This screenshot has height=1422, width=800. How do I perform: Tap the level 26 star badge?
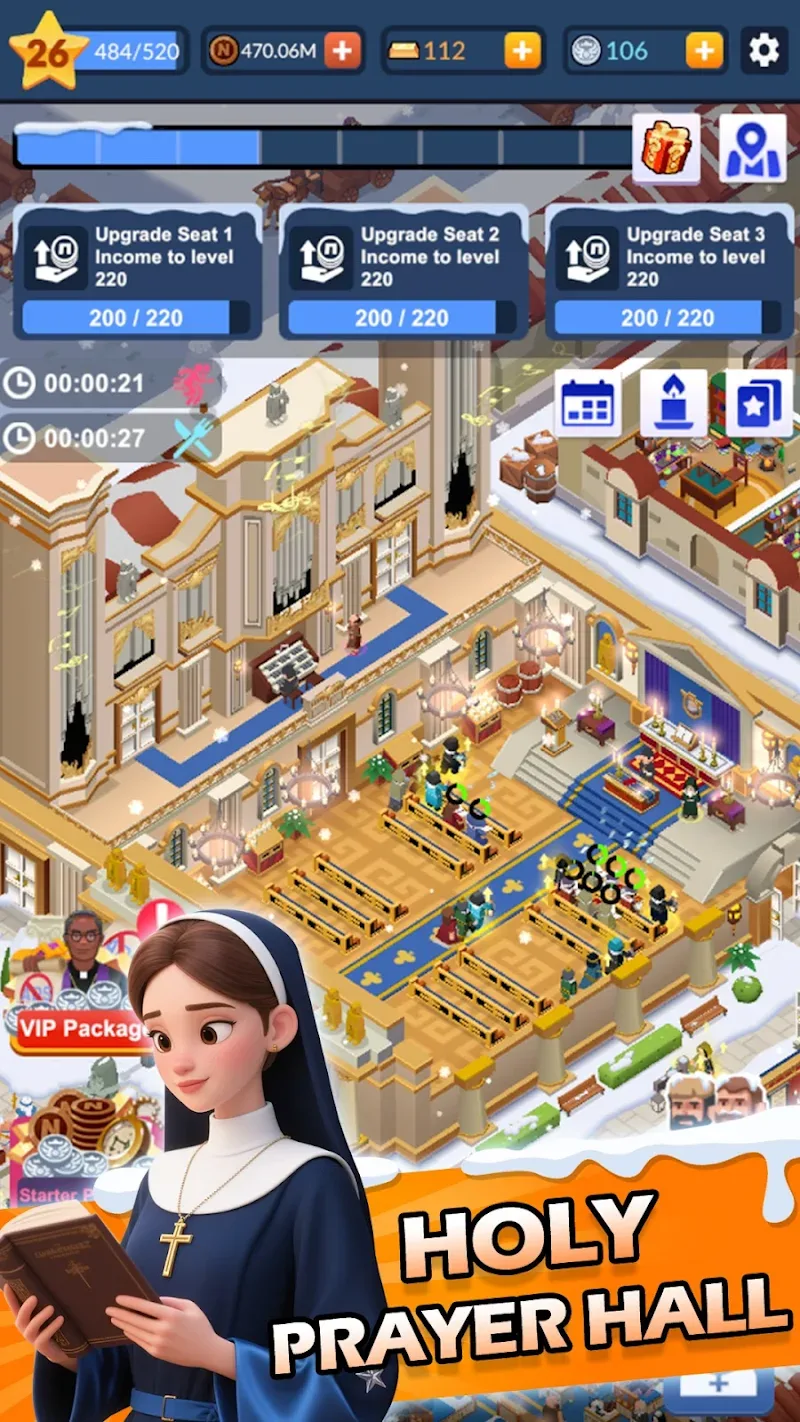click(x=46, y=50)
